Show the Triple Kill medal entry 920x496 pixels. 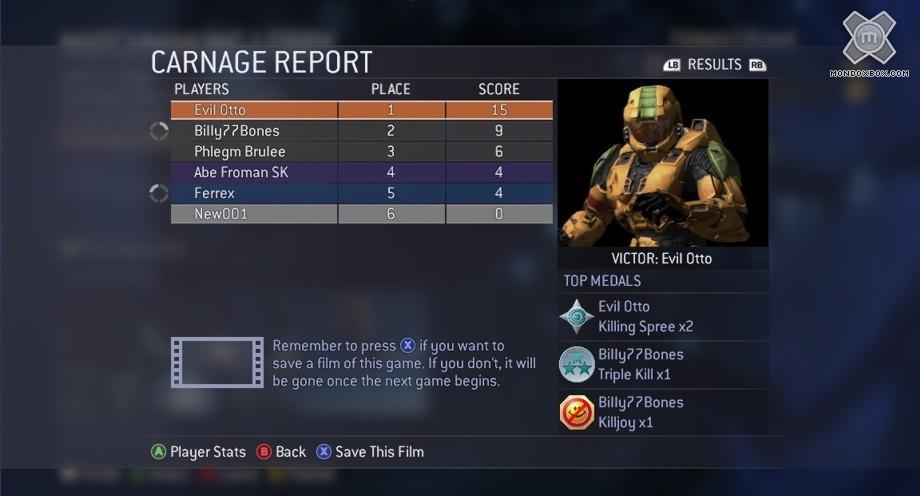[663, 365]
